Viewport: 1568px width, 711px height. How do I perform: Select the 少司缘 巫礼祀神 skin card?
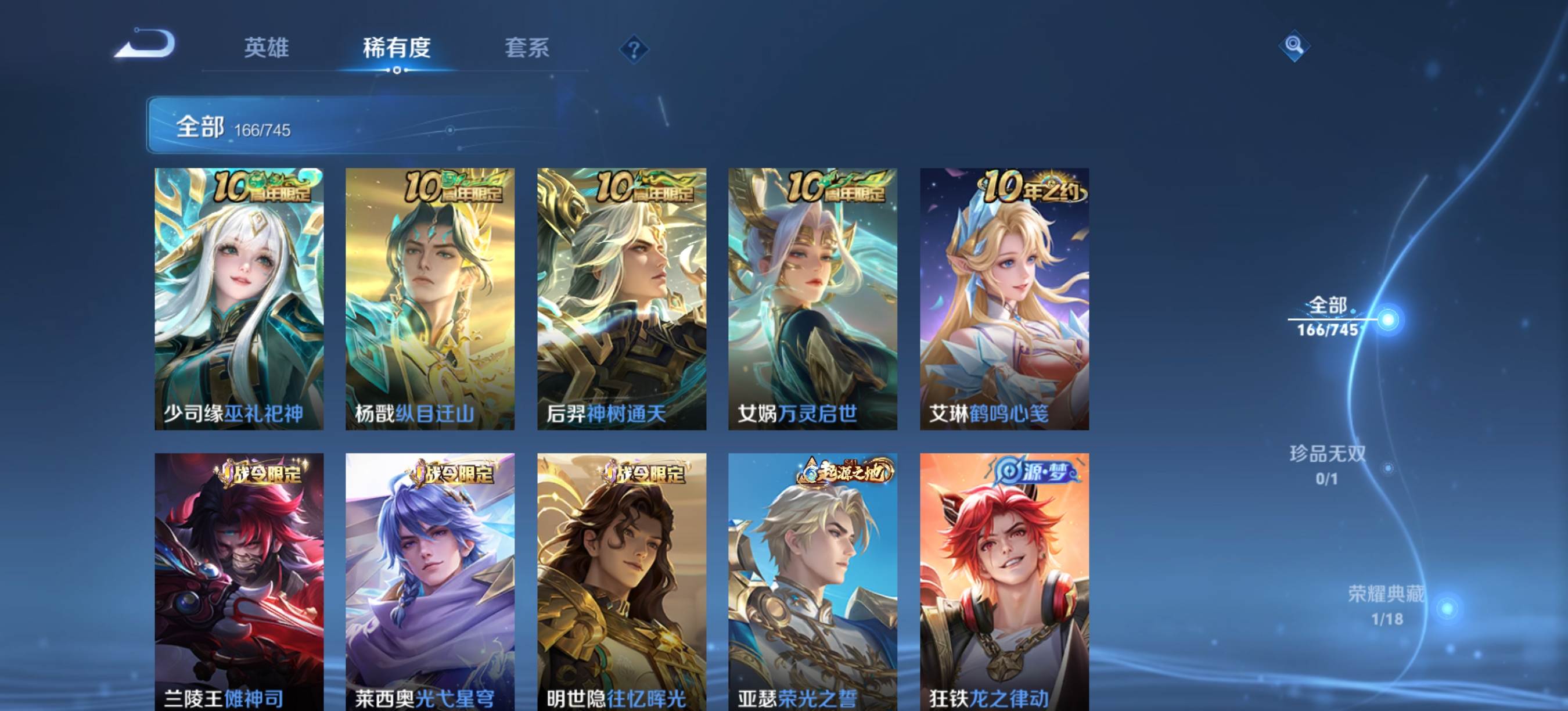[239, 298]
